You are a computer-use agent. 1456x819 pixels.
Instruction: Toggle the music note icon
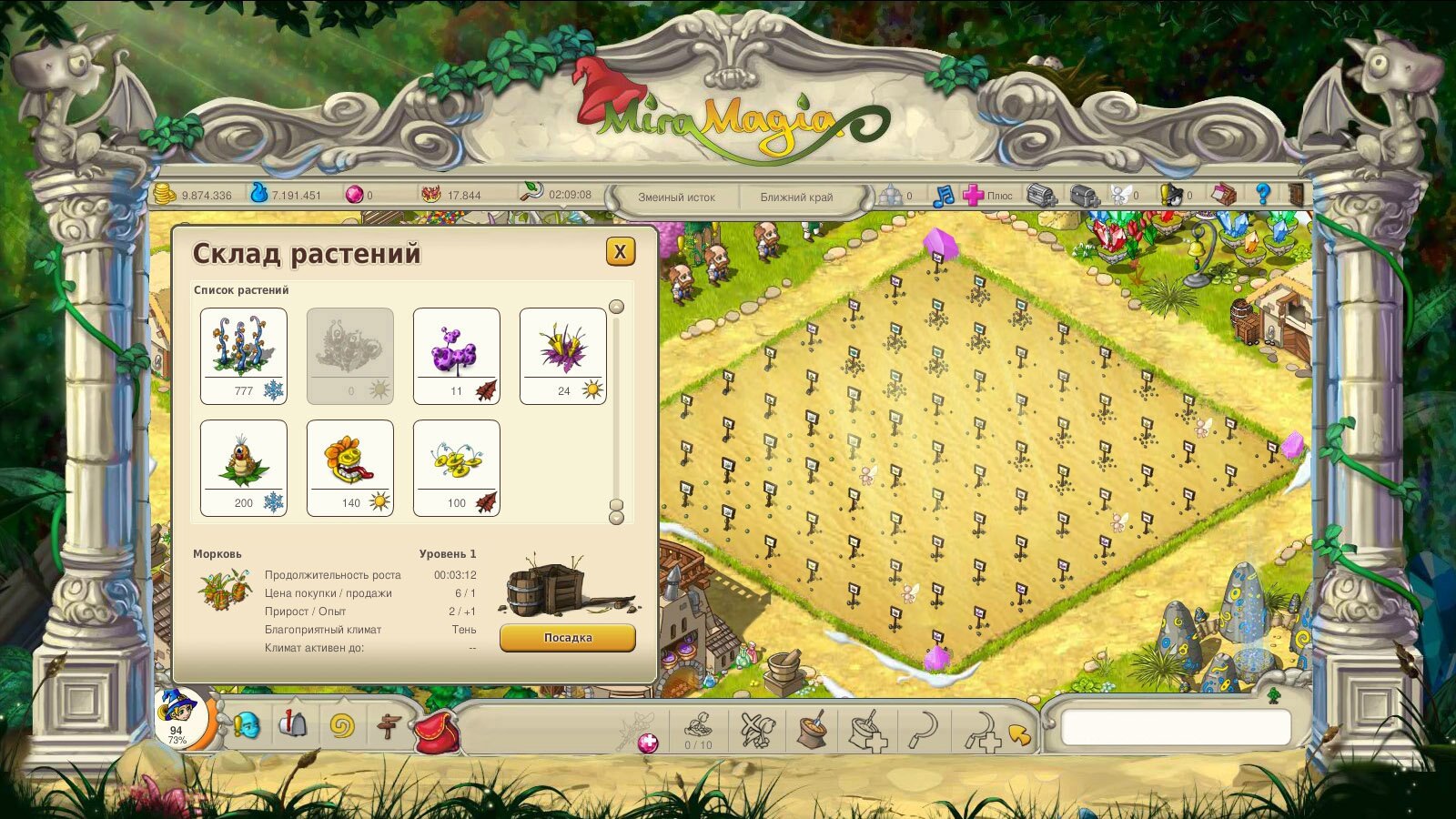945,195
